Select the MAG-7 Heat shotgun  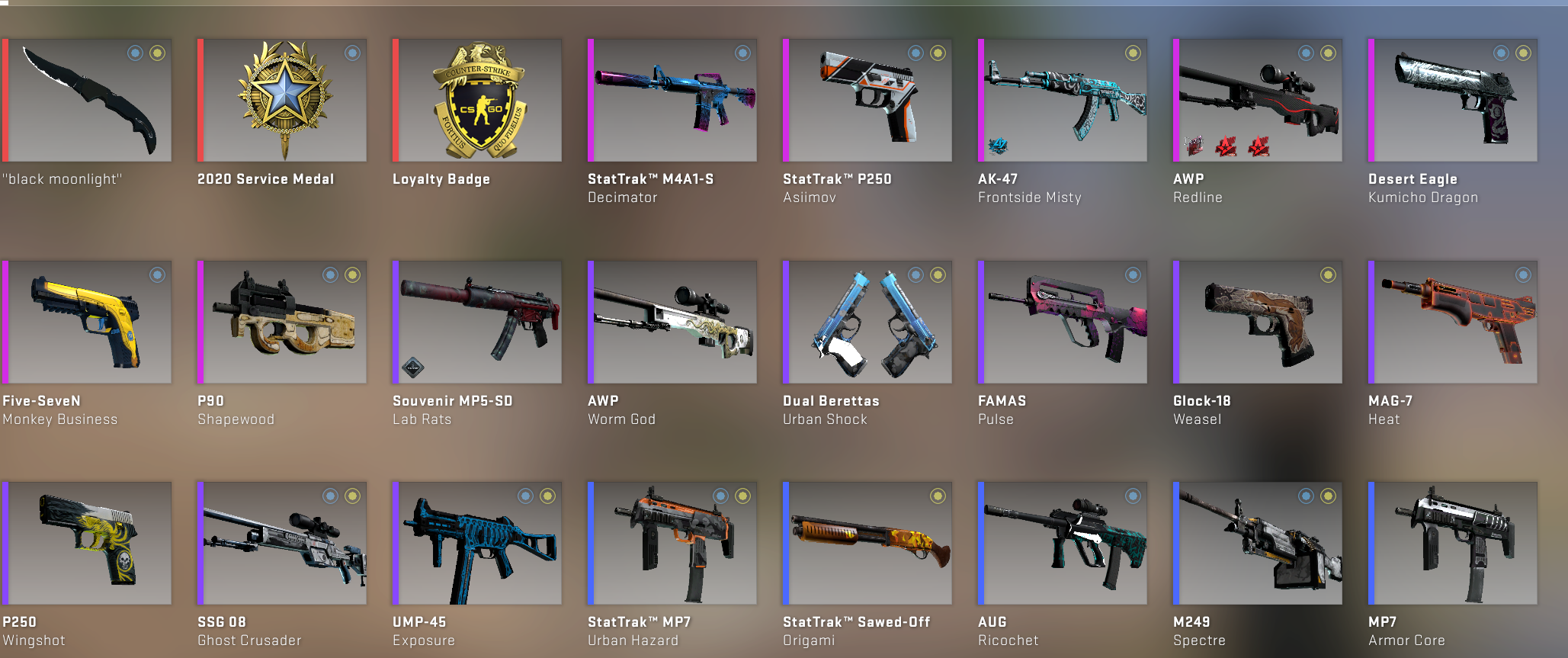click(1453, 322)
